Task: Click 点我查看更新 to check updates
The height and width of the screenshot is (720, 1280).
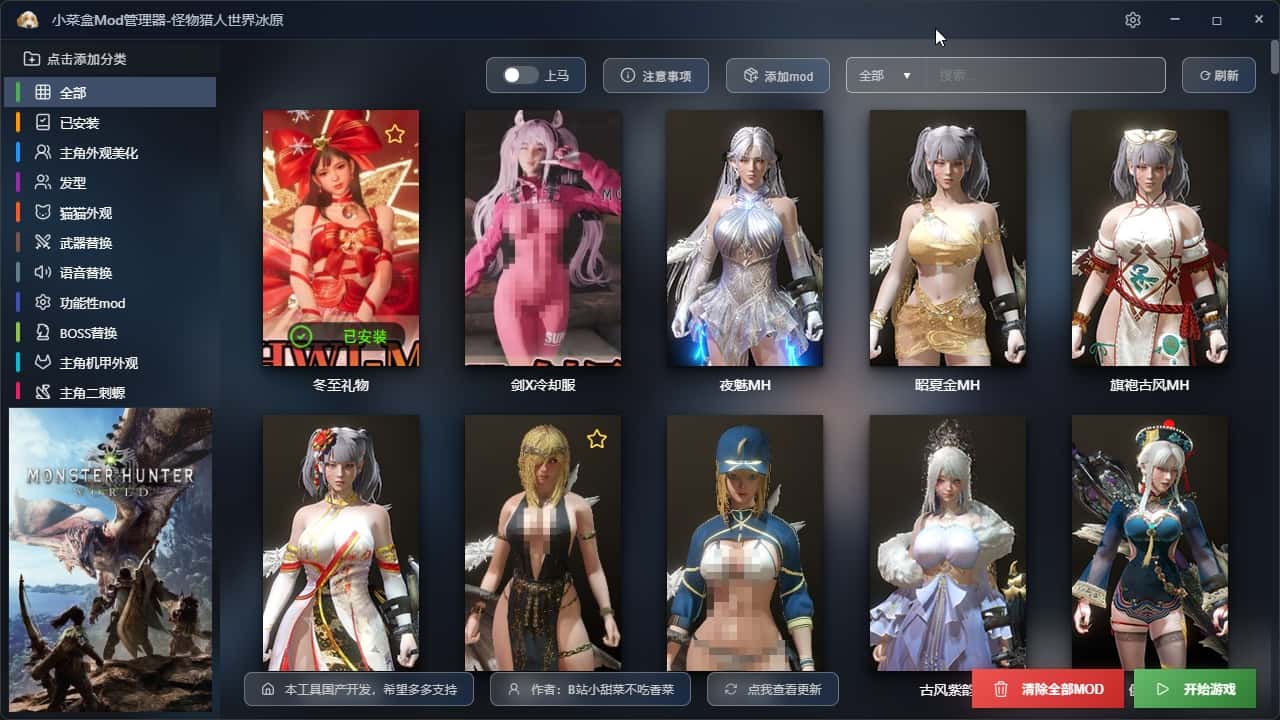Action: [x=773, y=689]
